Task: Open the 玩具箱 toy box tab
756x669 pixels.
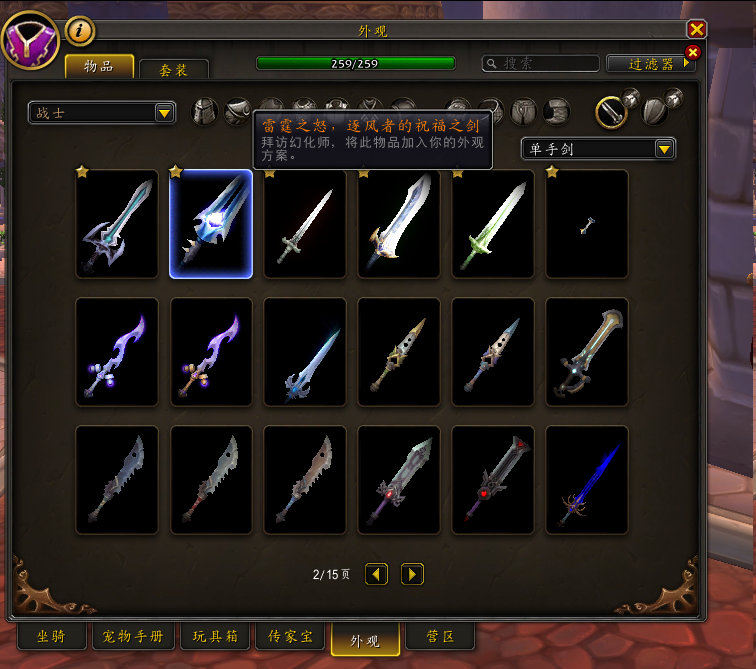Action: (x=214, y=636)
